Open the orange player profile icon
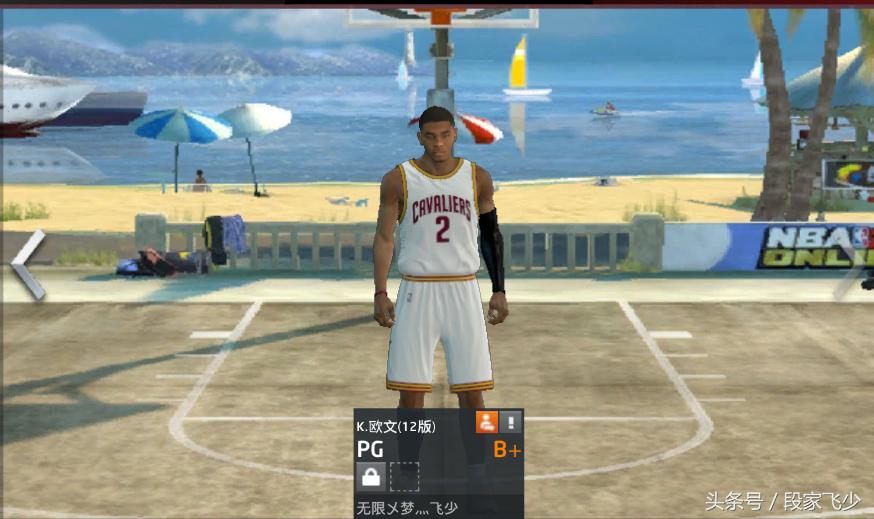Image resolution: width=874 pixels, height=519 pixels. (x=486, y=422)
